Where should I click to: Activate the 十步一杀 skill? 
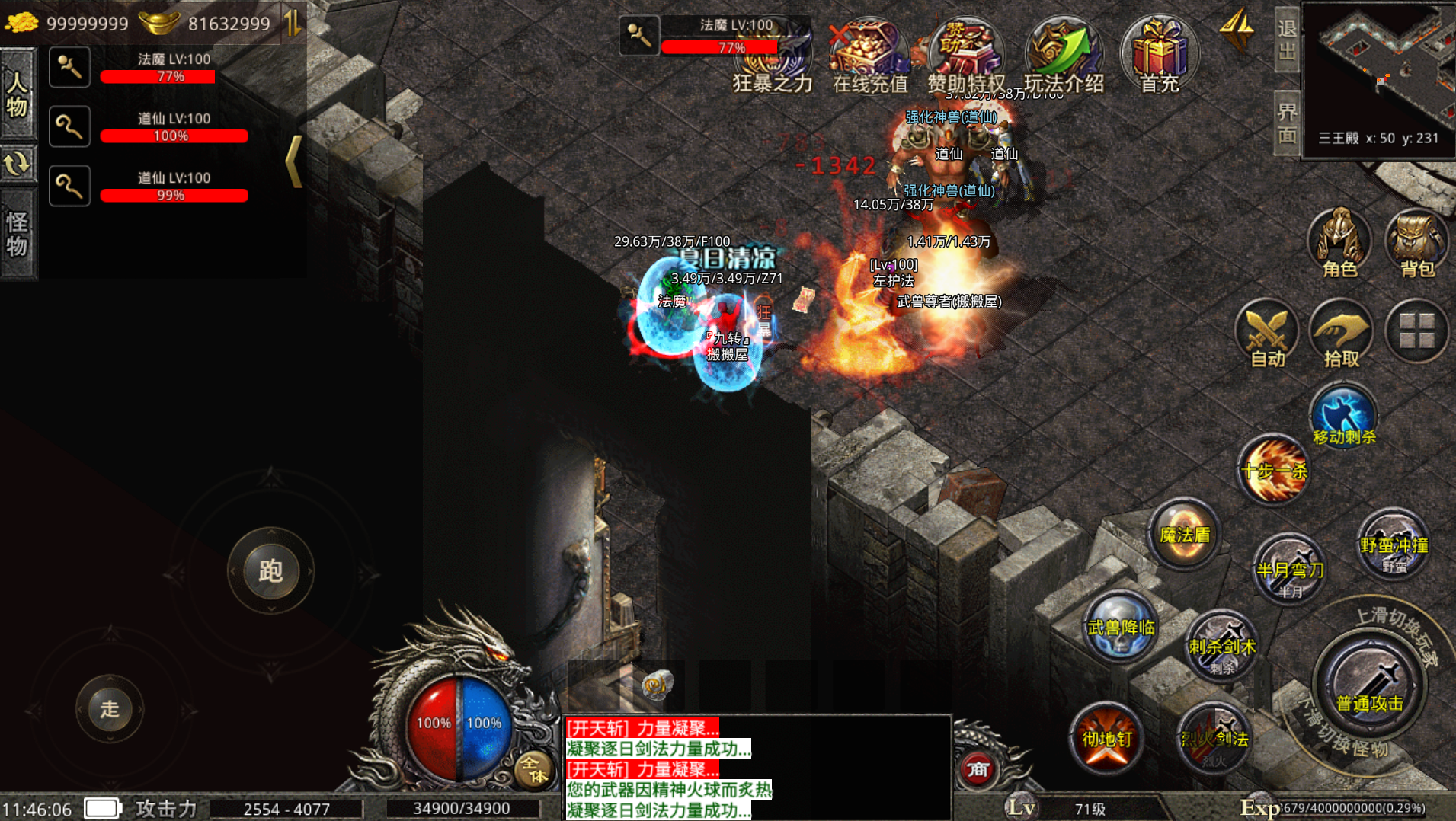pyautogui.click(x=1273, y=470)
